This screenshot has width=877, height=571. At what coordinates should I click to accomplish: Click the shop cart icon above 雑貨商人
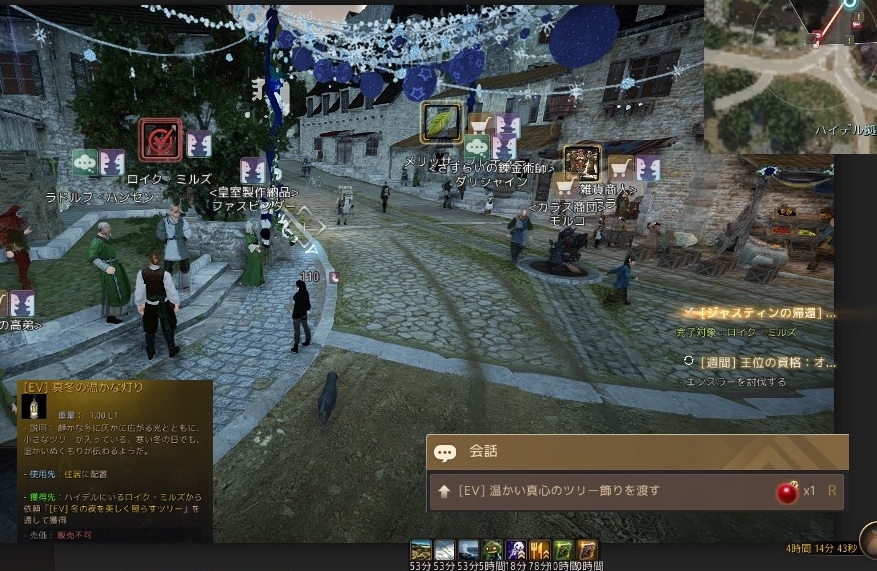pyautogui.click(x=621, y=167)
